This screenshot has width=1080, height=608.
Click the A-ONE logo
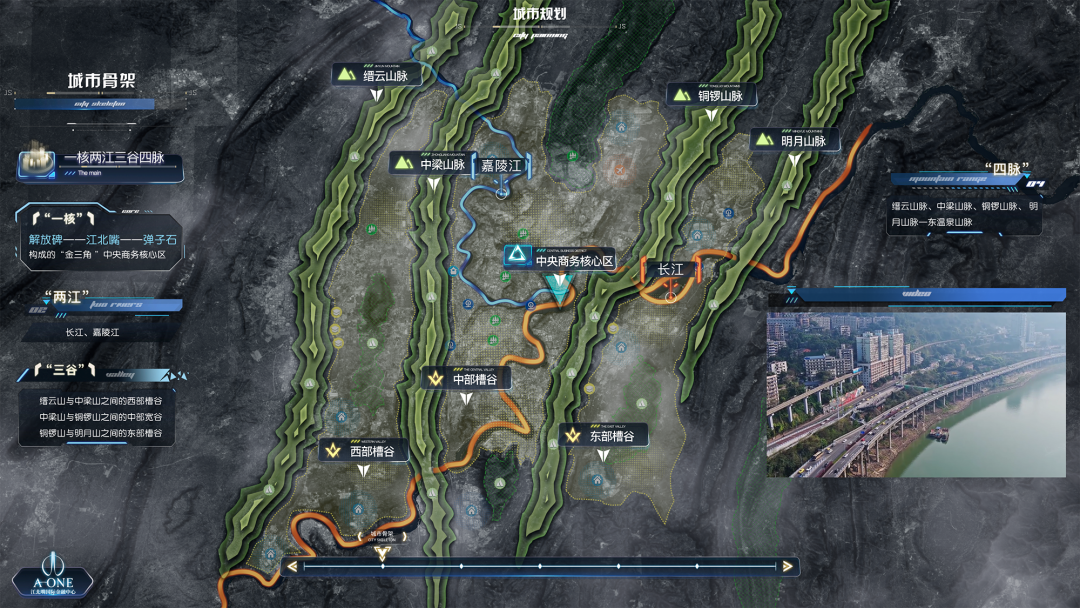(52, 573)
